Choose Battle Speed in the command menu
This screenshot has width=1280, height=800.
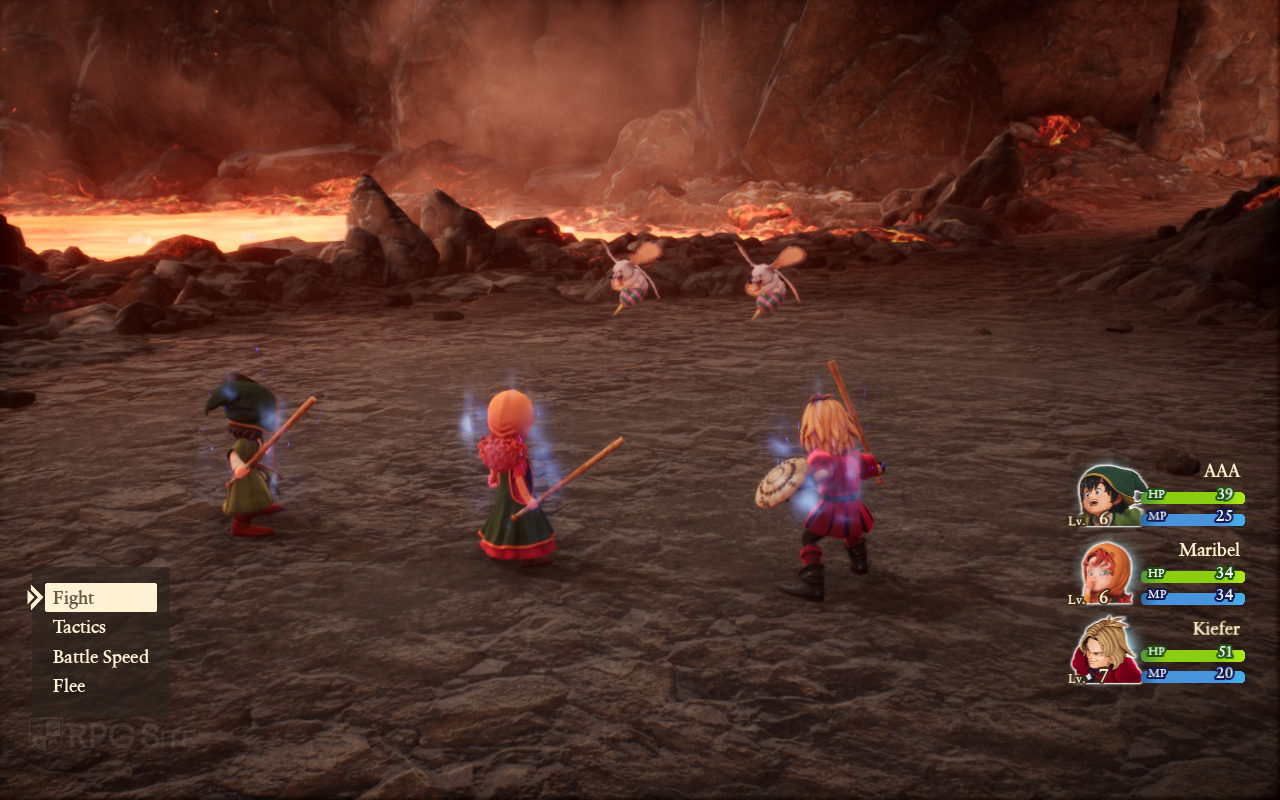pos(100,657)
